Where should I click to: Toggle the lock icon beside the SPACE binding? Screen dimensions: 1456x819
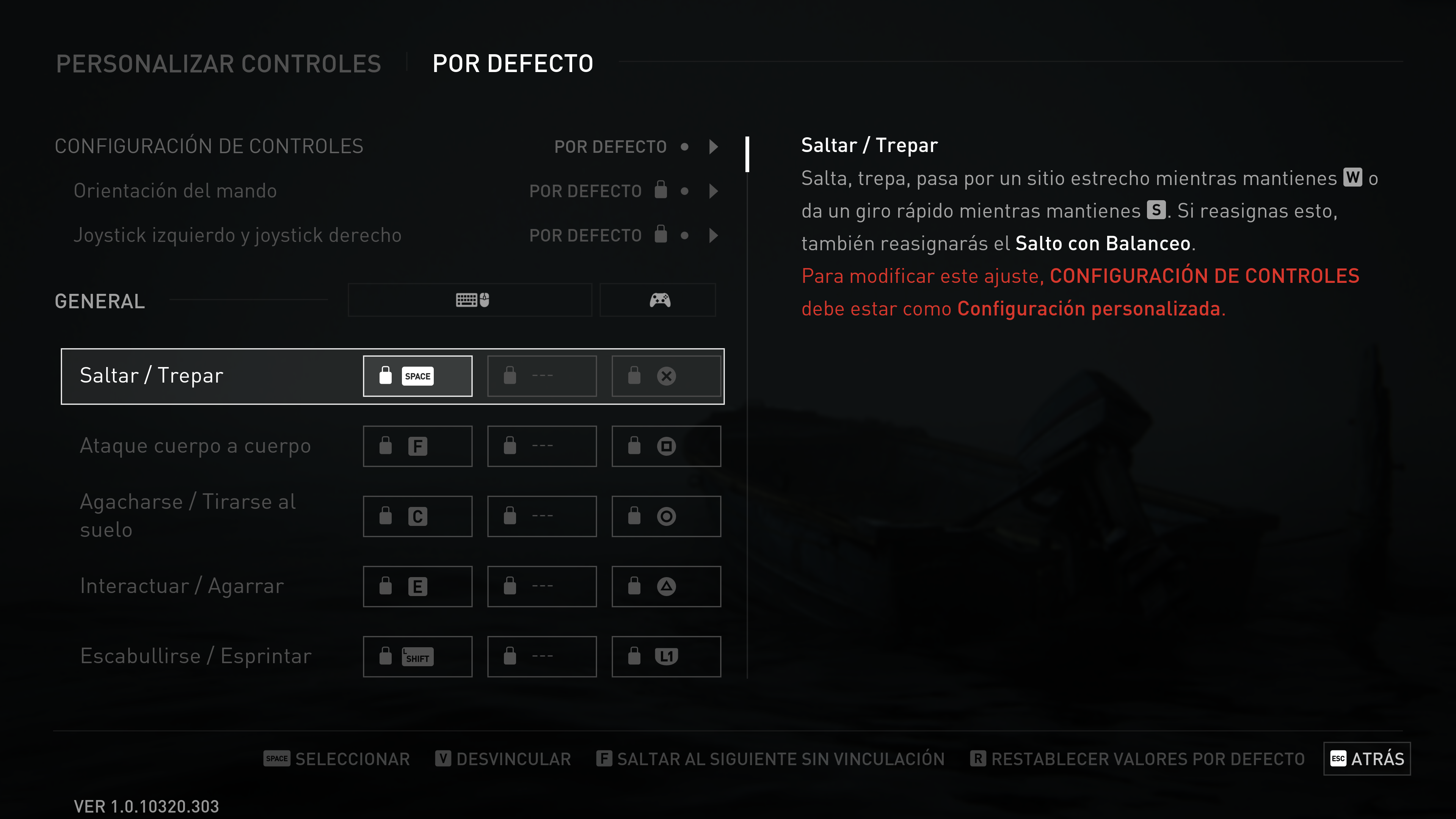coord(386,375)
